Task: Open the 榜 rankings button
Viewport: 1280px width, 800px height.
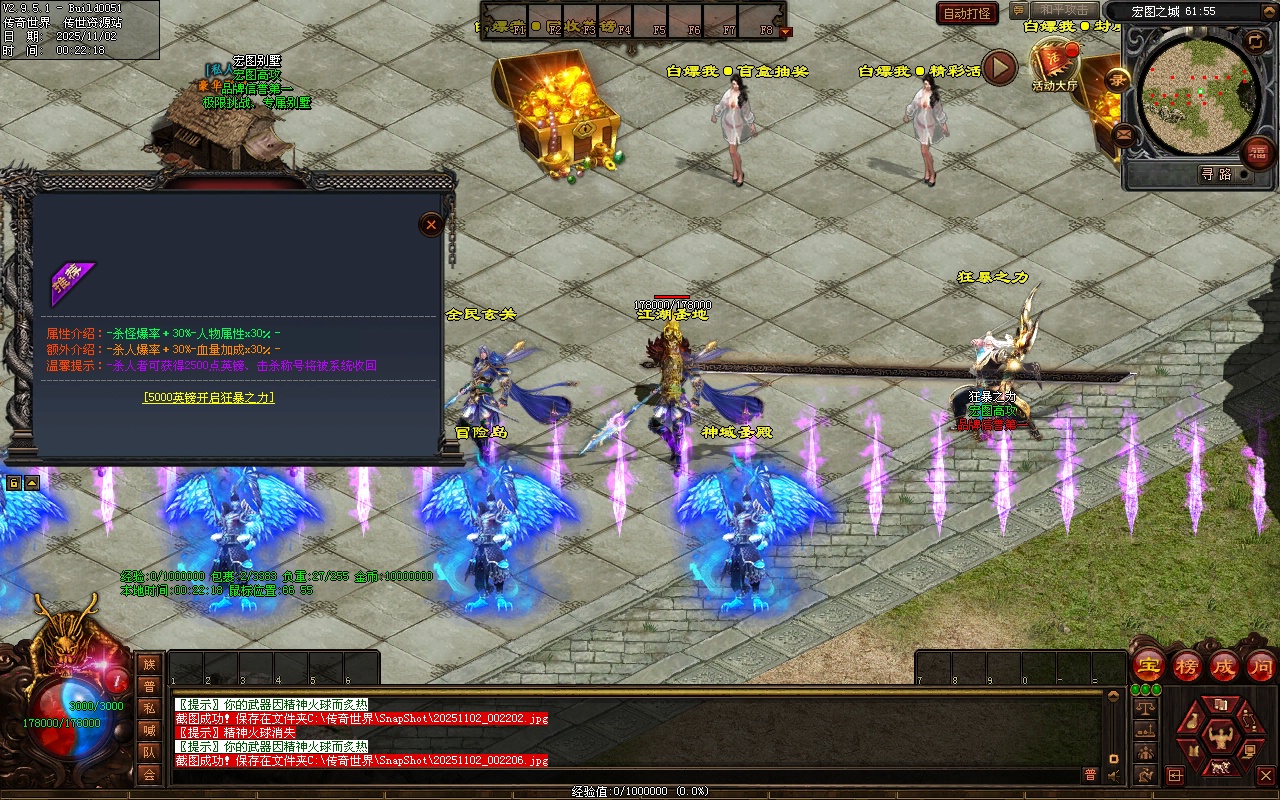Action: click(x=1186, y=666)
